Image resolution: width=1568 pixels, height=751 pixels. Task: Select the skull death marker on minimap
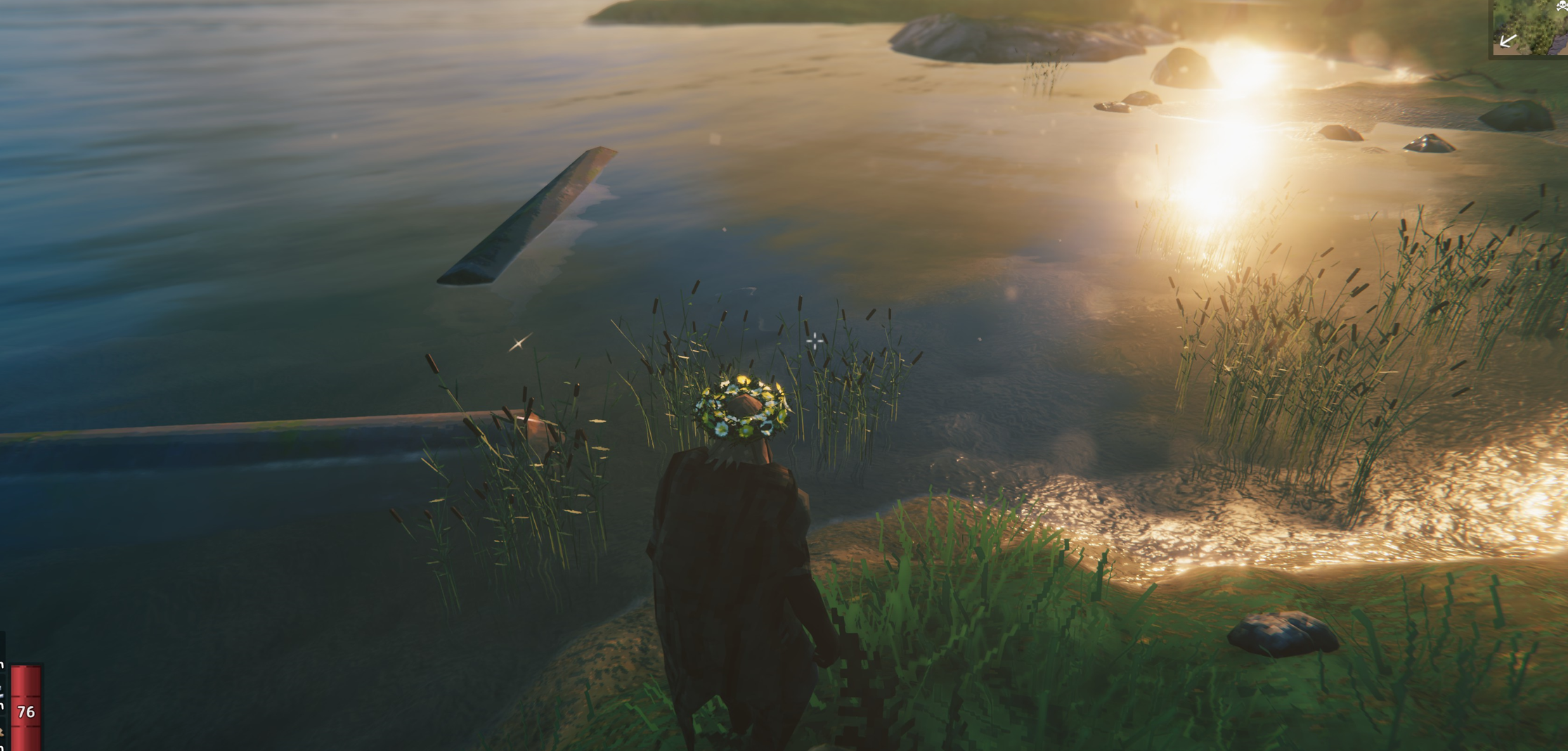(x=1562, y=6)
